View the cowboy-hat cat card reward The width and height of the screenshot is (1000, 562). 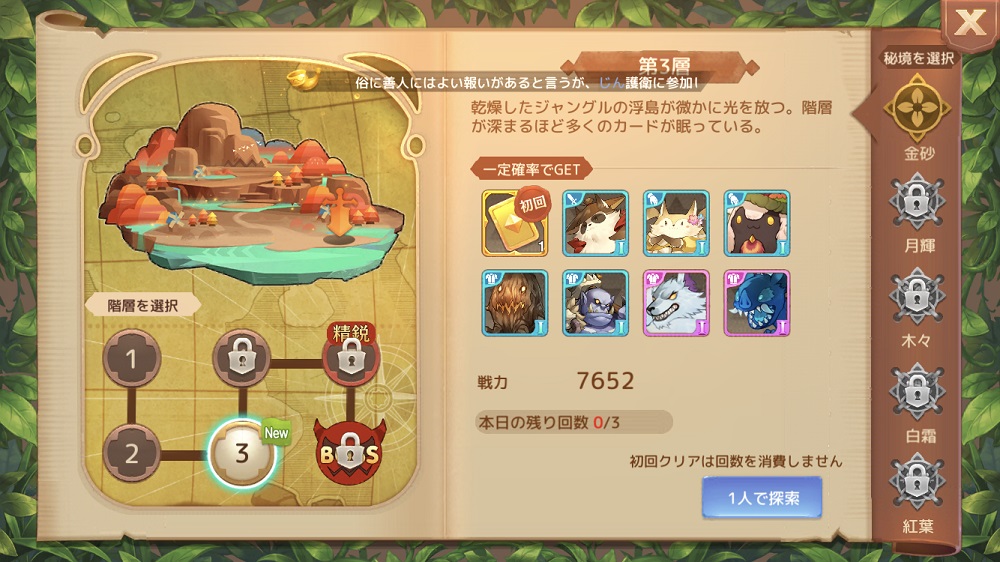(x=596, y=223)
